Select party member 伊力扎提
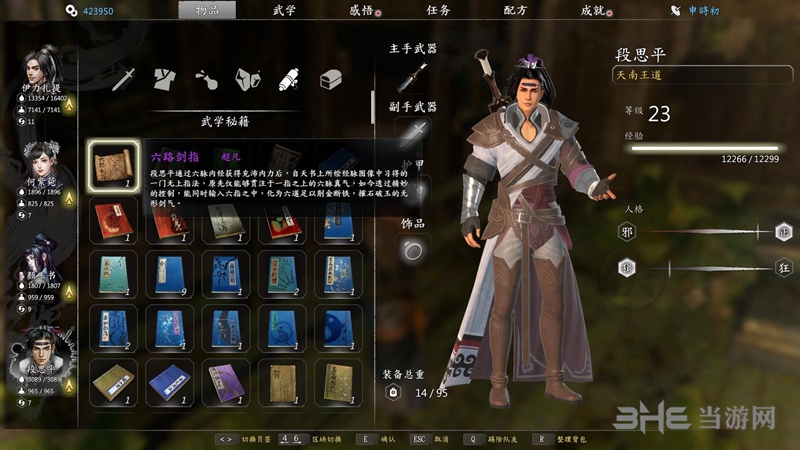Viewport: 800px width, 450px height. click(x=42, y=74)
